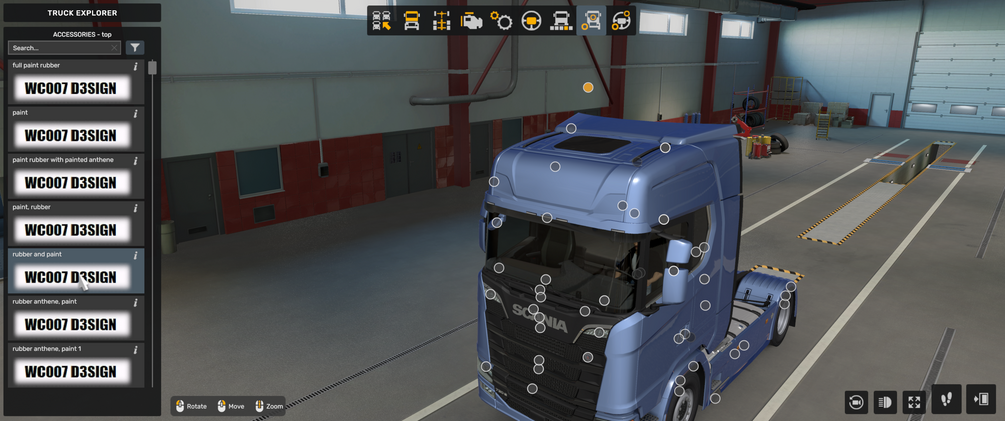The width and height of the screenshot is (1005, 421).
Task: Show info for 'full paint rubber' item
Action: (x=136, y=67)
